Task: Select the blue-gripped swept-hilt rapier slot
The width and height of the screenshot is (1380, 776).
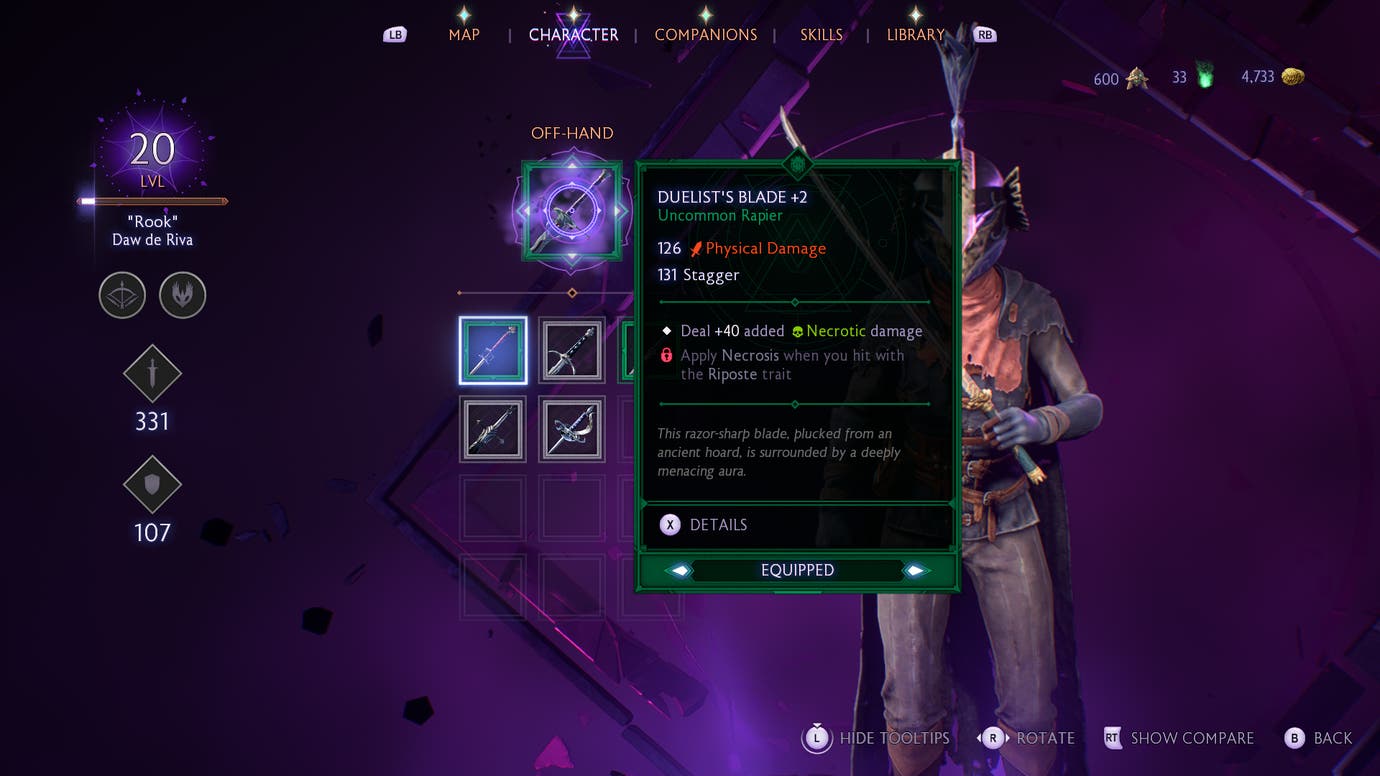Action: pos(572,429)
